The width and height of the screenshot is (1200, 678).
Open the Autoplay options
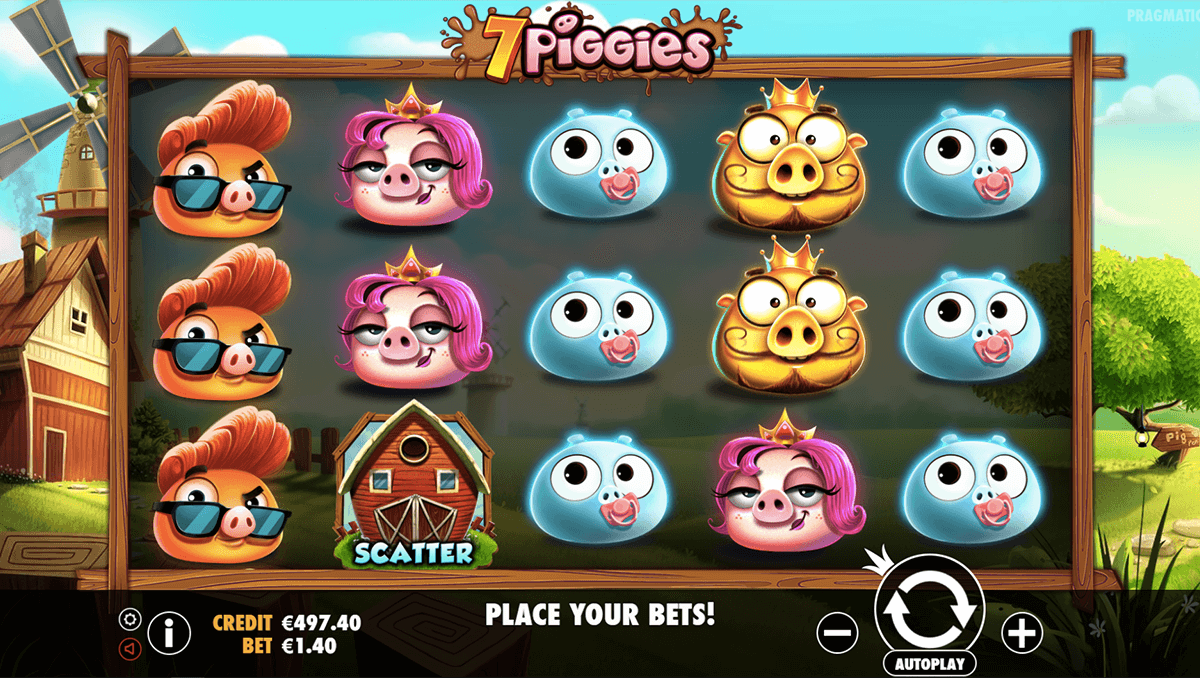(929, 662)
